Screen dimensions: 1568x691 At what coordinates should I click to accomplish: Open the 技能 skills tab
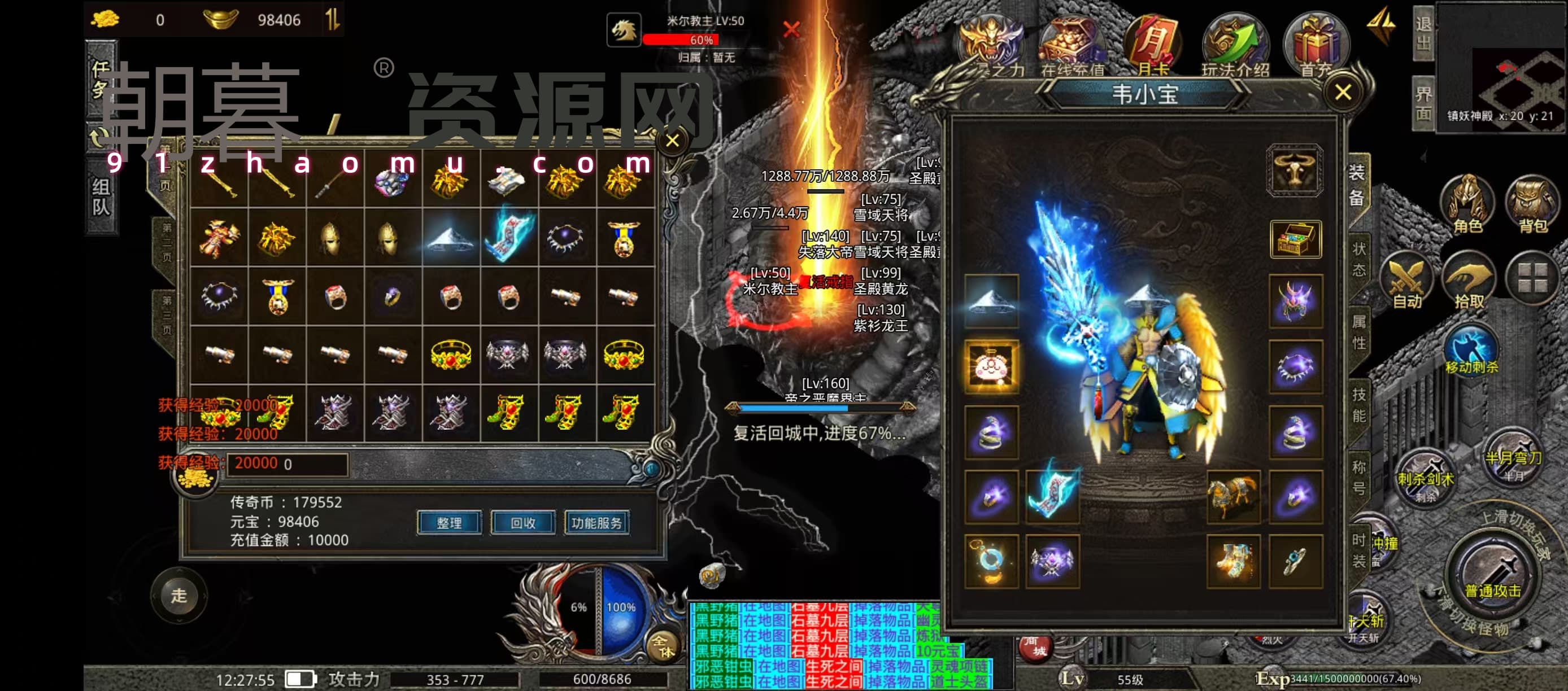click(1358, 405)
